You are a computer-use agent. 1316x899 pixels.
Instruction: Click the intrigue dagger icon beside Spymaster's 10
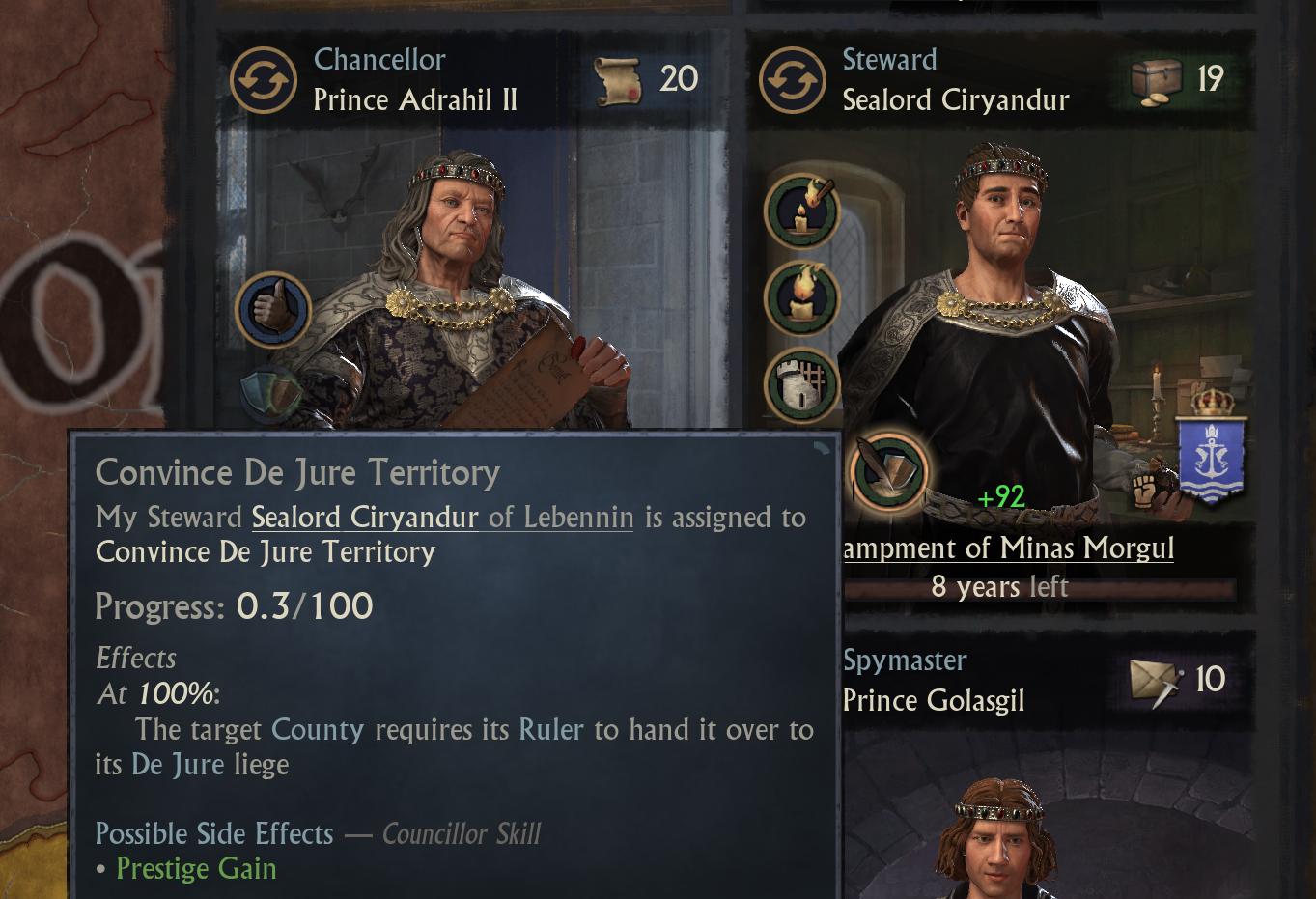[1155, 680]
